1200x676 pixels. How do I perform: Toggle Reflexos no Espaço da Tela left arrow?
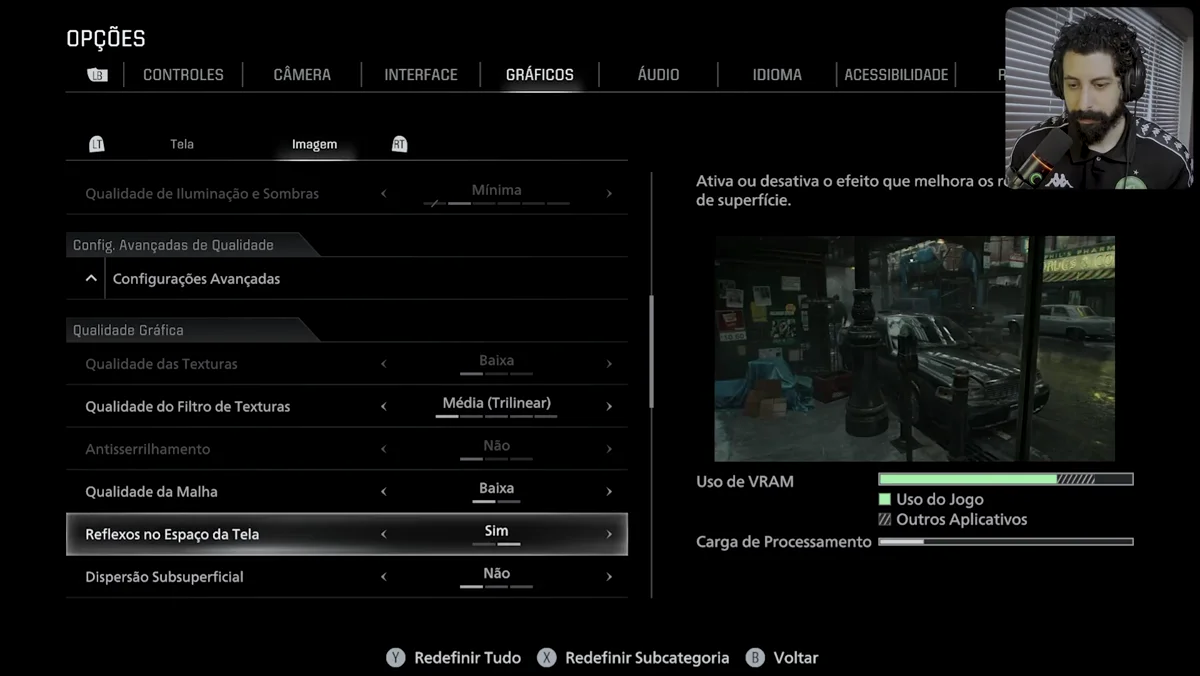pos(384,534)
